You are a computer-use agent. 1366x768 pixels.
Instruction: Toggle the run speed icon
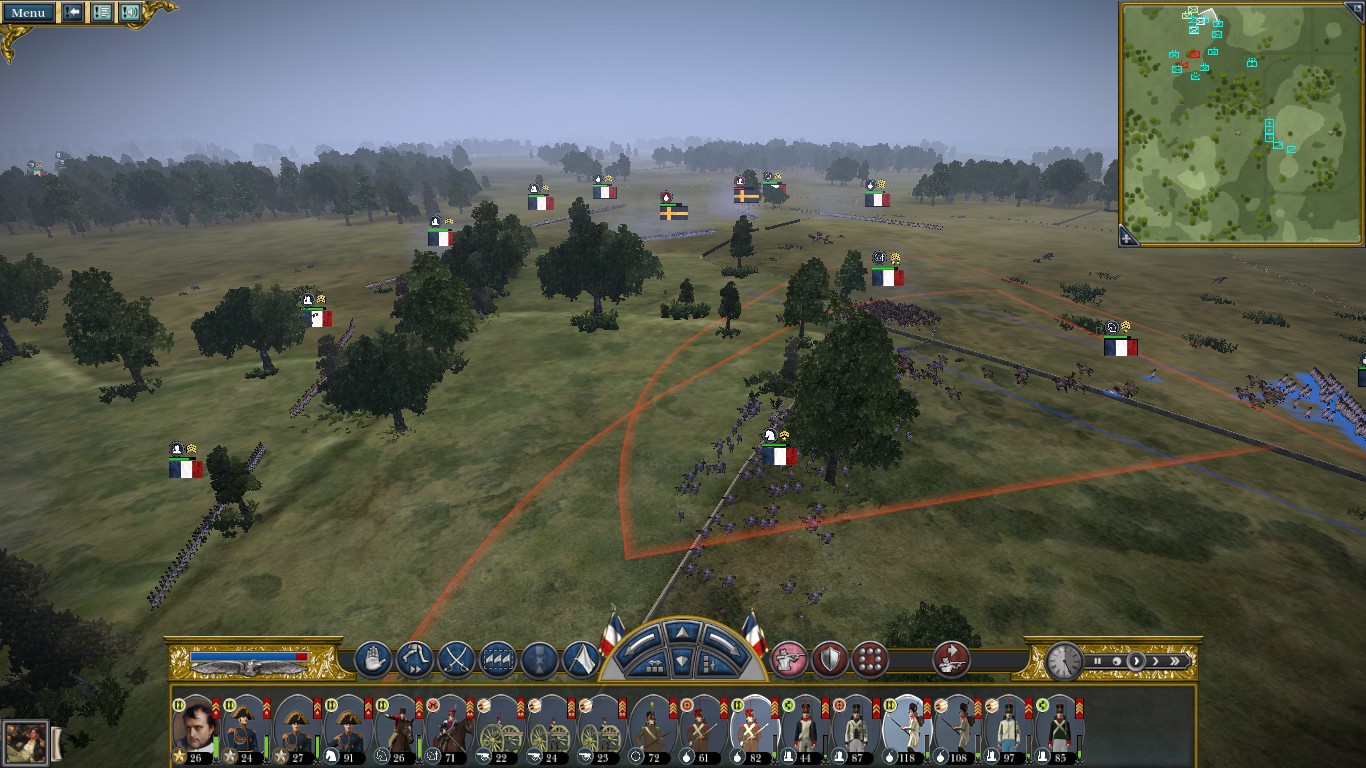pos(415,659)
